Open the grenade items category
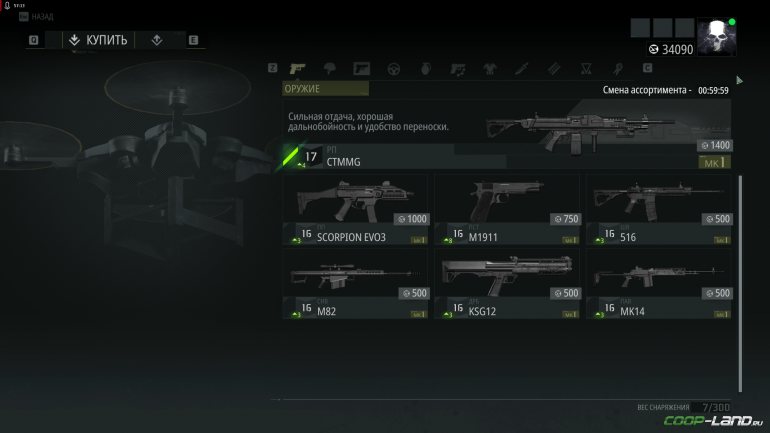770x433 pixels. (x=425, y=69)
